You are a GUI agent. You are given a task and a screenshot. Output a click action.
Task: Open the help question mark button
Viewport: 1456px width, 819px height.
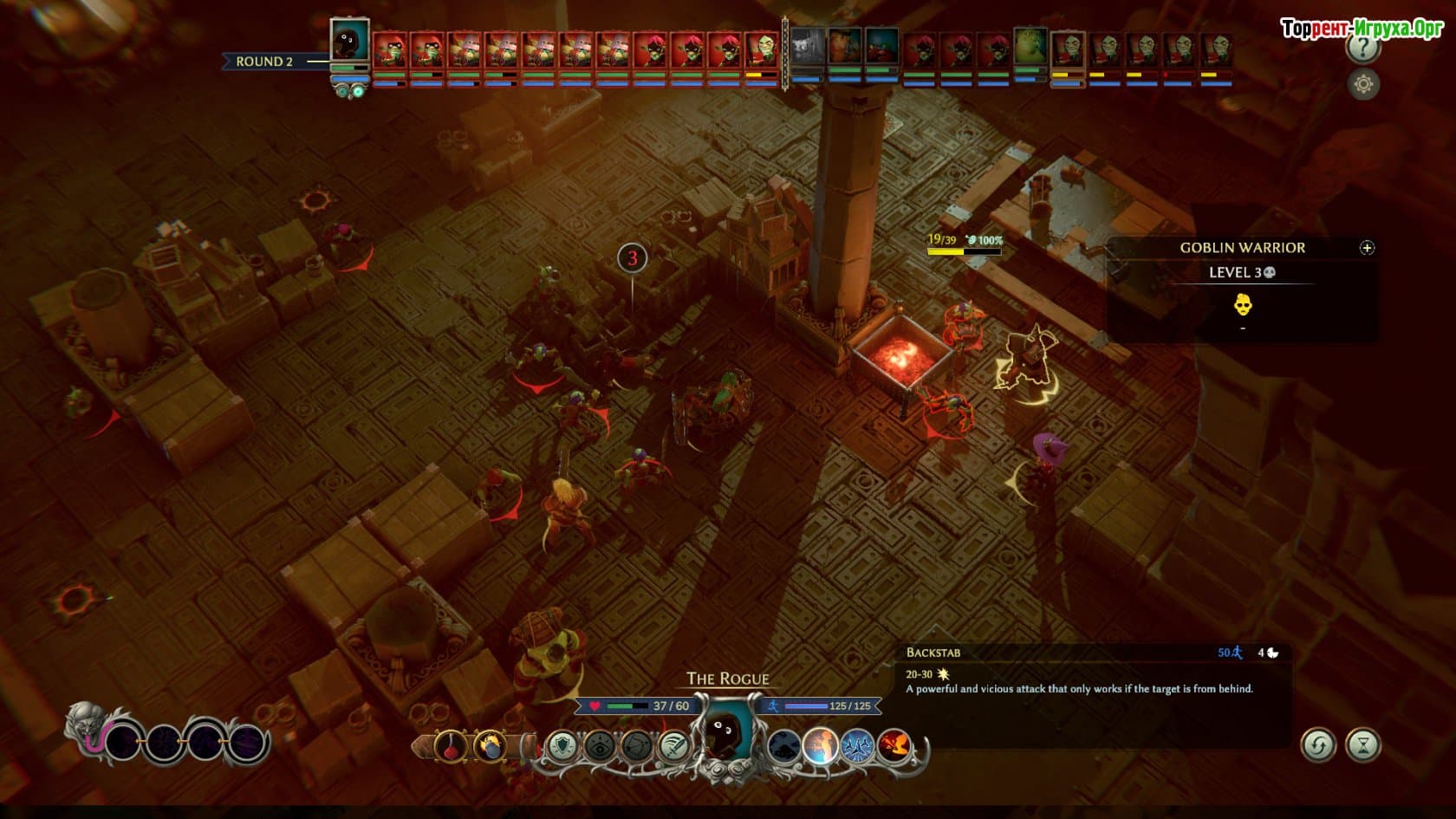1363,49
